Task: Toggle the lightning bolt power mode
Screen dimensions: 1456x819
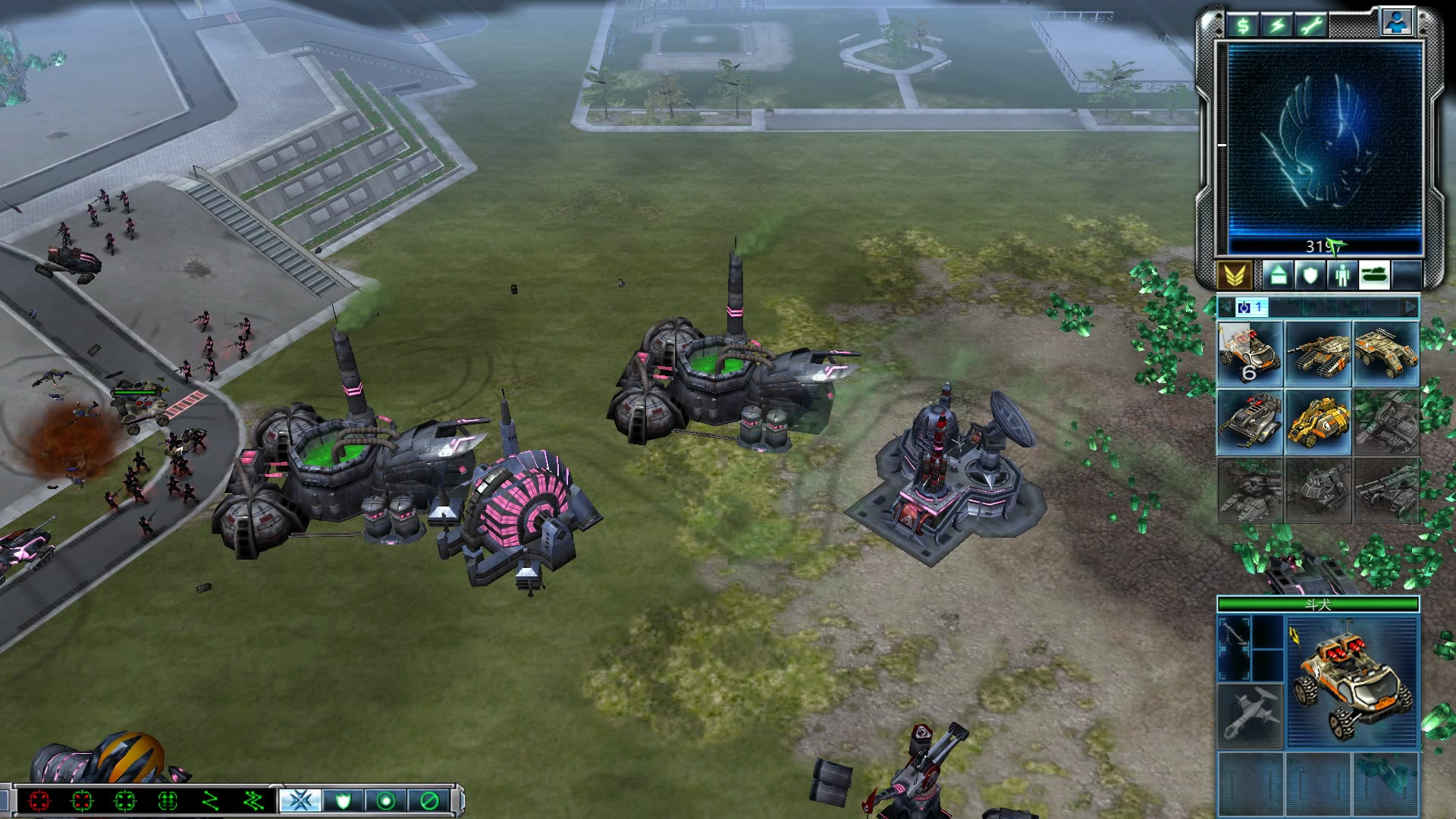Action: (x=1278, y=26)
